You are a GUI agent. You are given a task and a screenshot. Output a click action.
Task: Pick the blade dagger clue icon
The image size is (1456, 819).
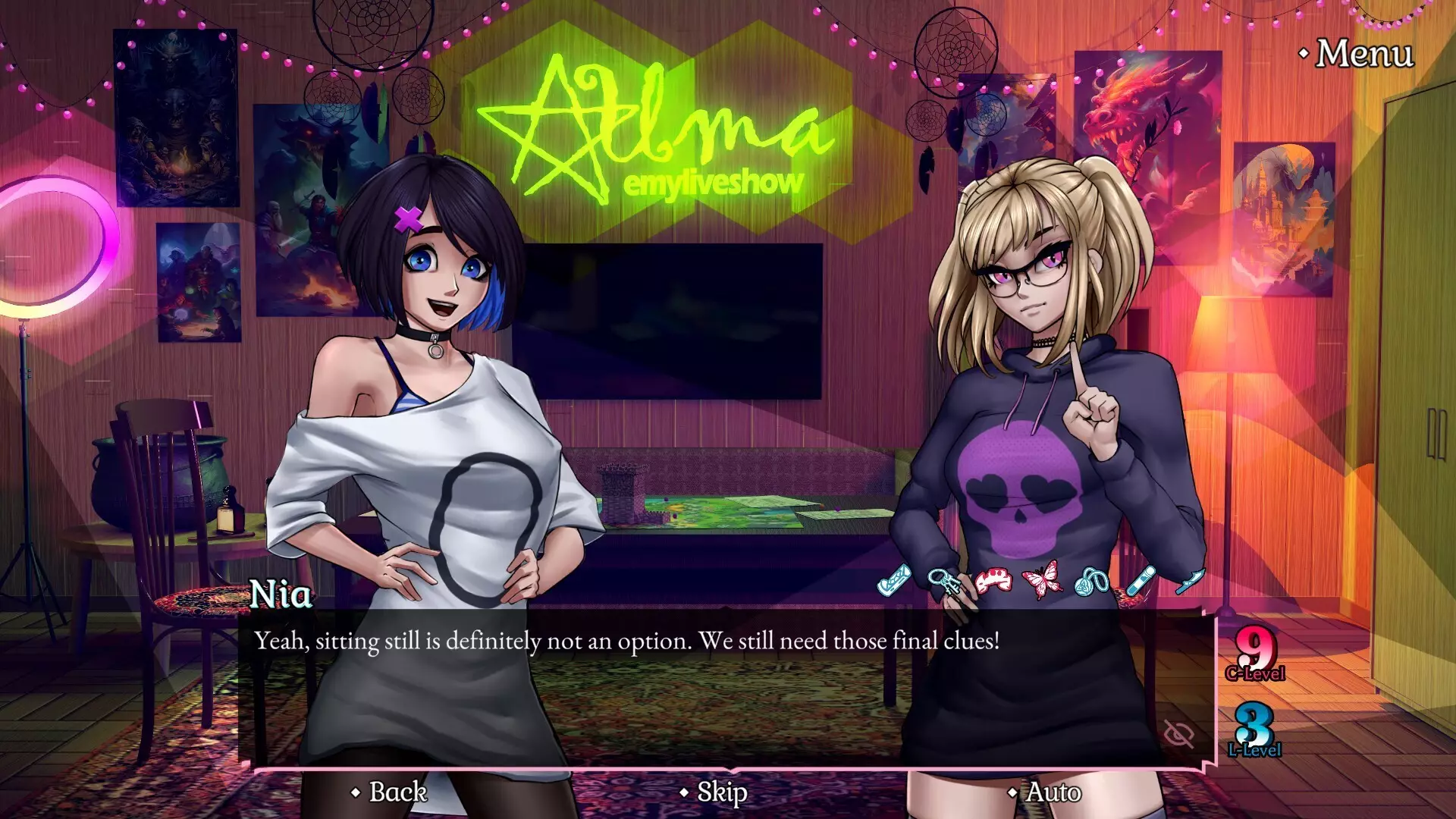click(x=1190, y=581)
